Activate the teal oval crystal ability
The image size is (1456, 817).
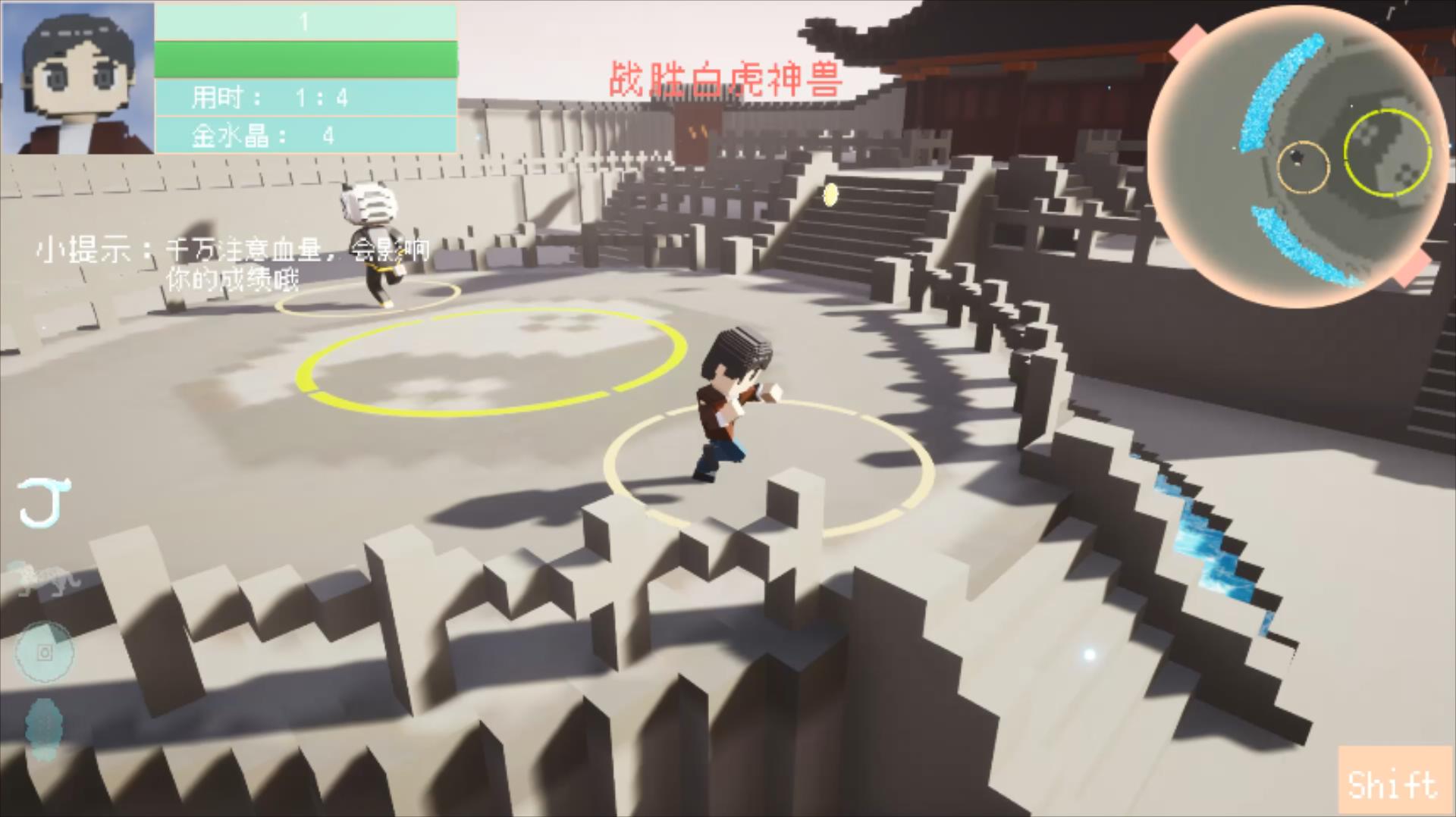42,728
